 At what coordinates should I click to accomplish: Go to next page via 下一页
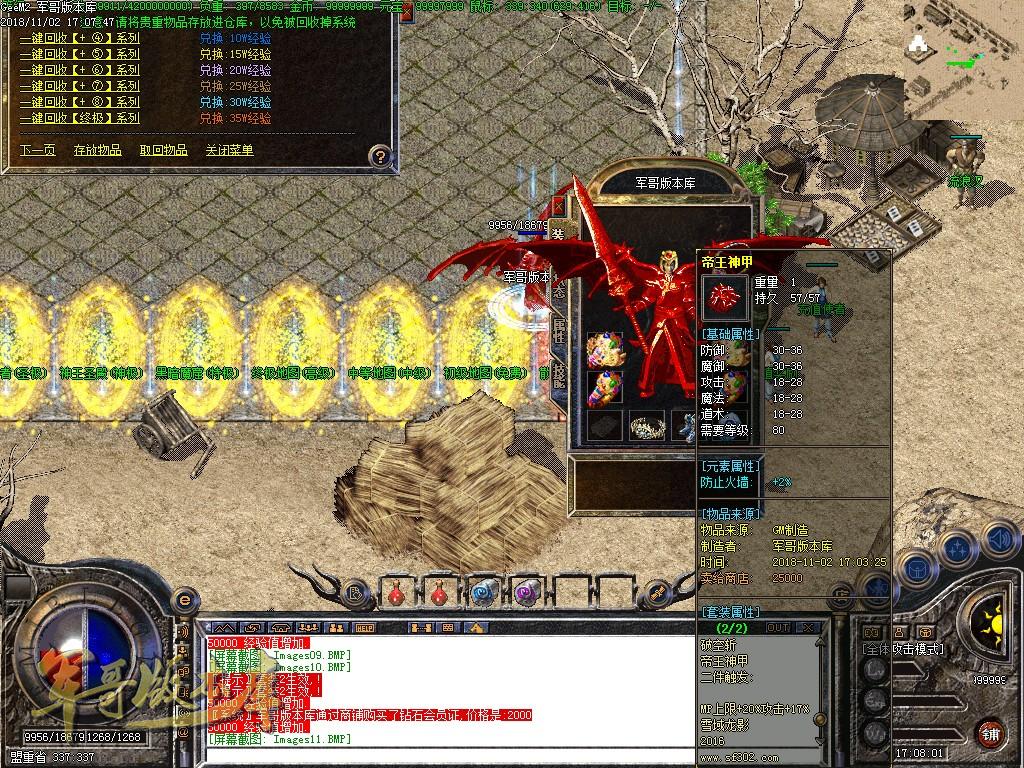(x=38, y=150)
